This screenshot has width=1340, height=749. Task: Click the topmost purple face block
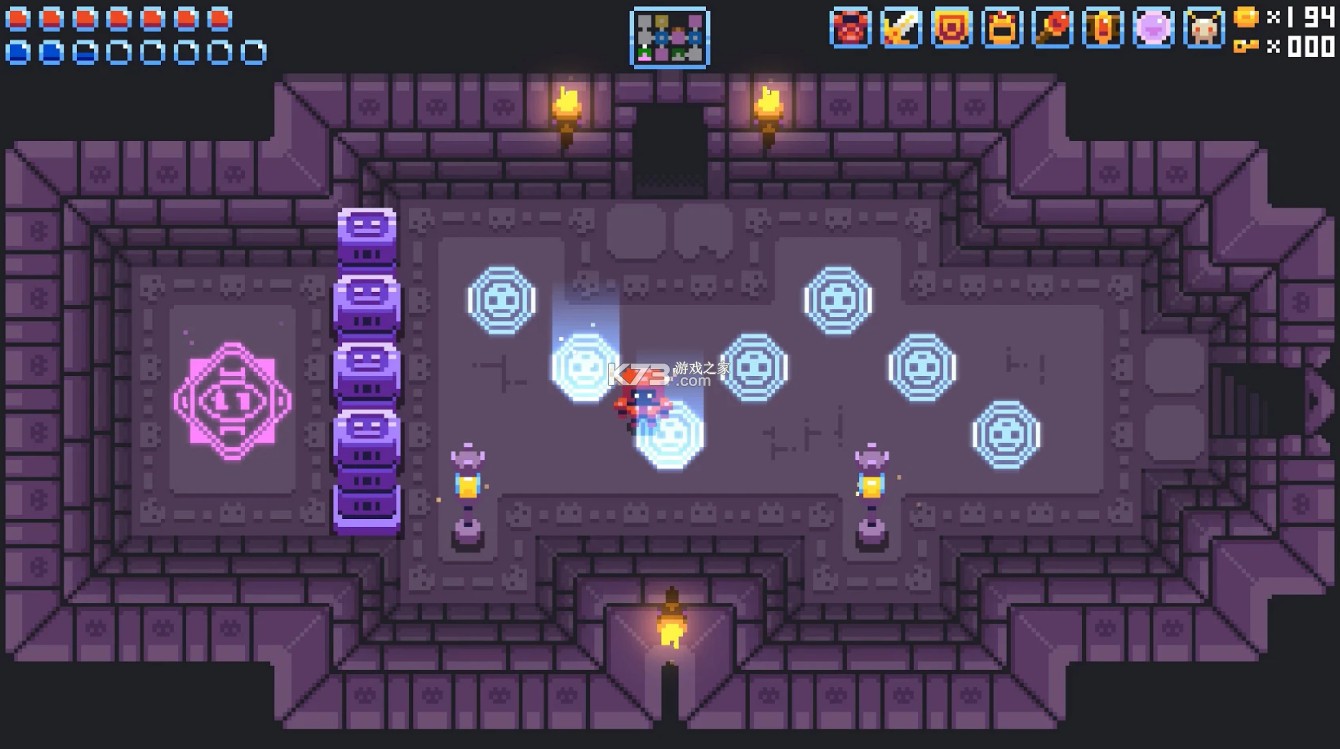(x=367, y=237)
